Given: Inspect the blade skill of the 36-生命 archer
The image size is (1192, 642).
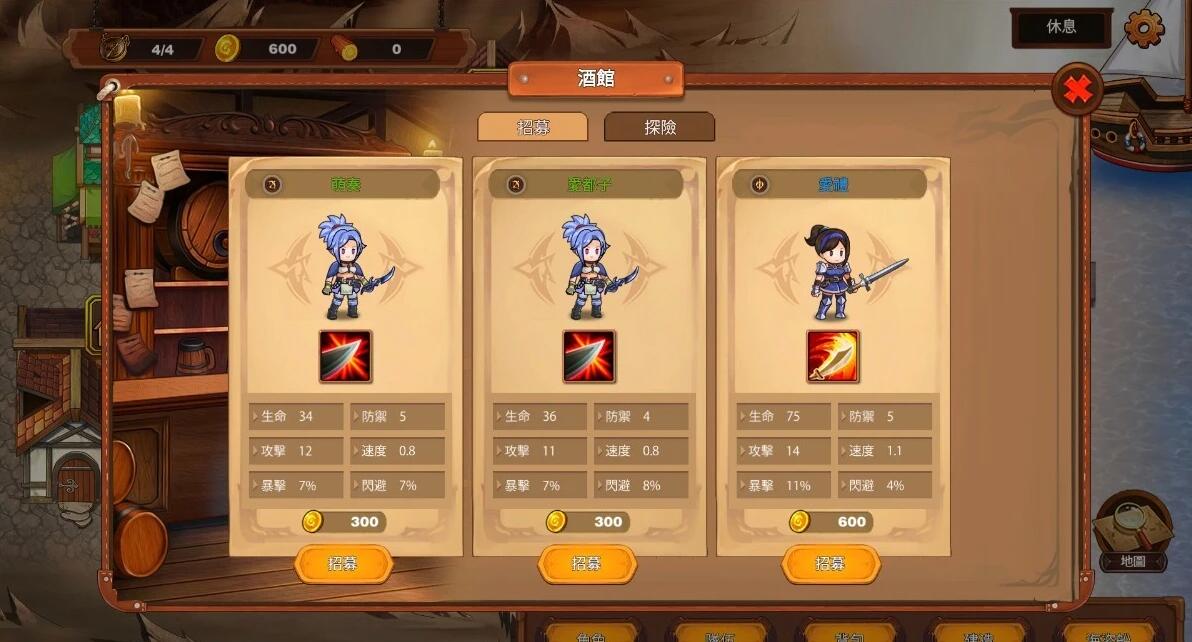Looking at the screenshot, I should [x=588, y=357].
